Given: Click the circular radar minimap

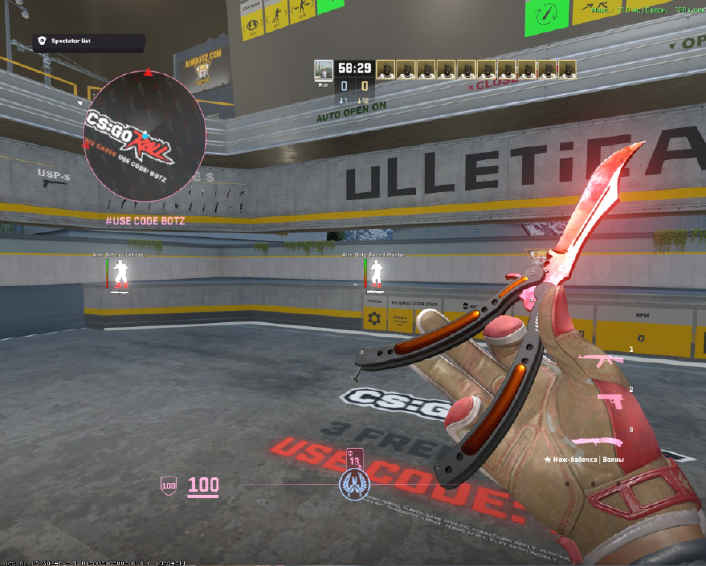Looking at the screenshot, I should coord(146,137).
